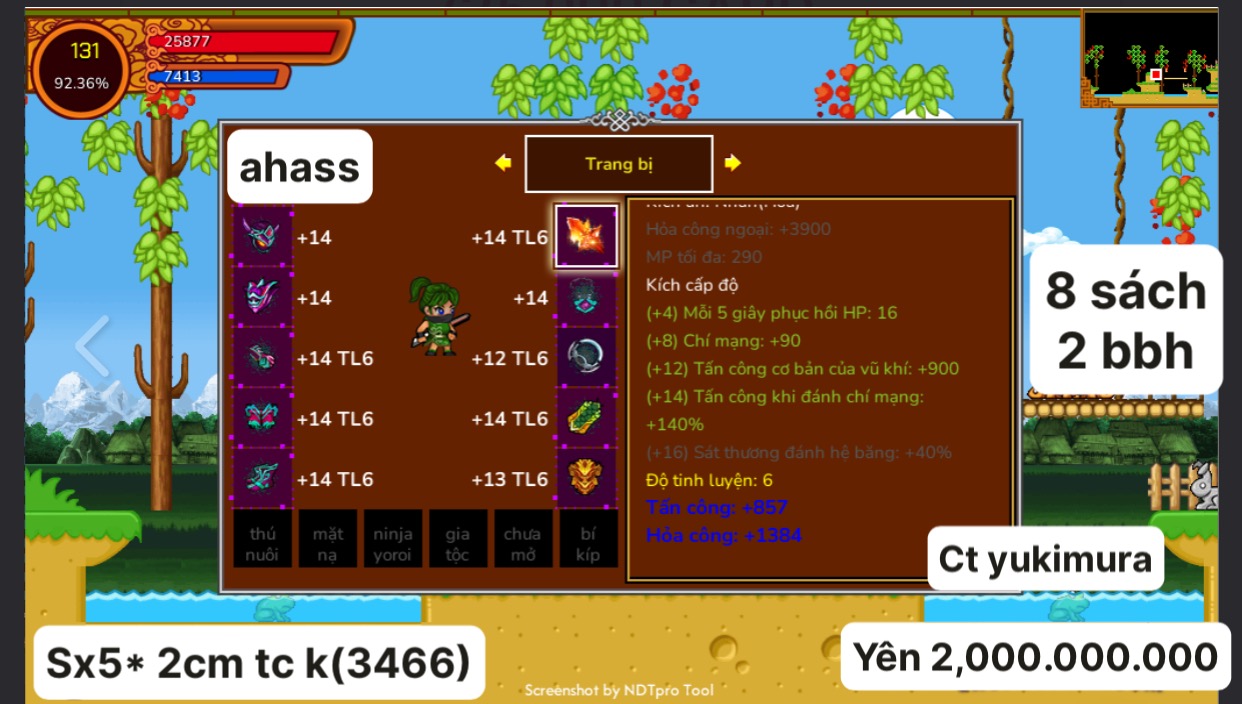Click the "ninja yoroi" slot

click(x=392, y=540)
